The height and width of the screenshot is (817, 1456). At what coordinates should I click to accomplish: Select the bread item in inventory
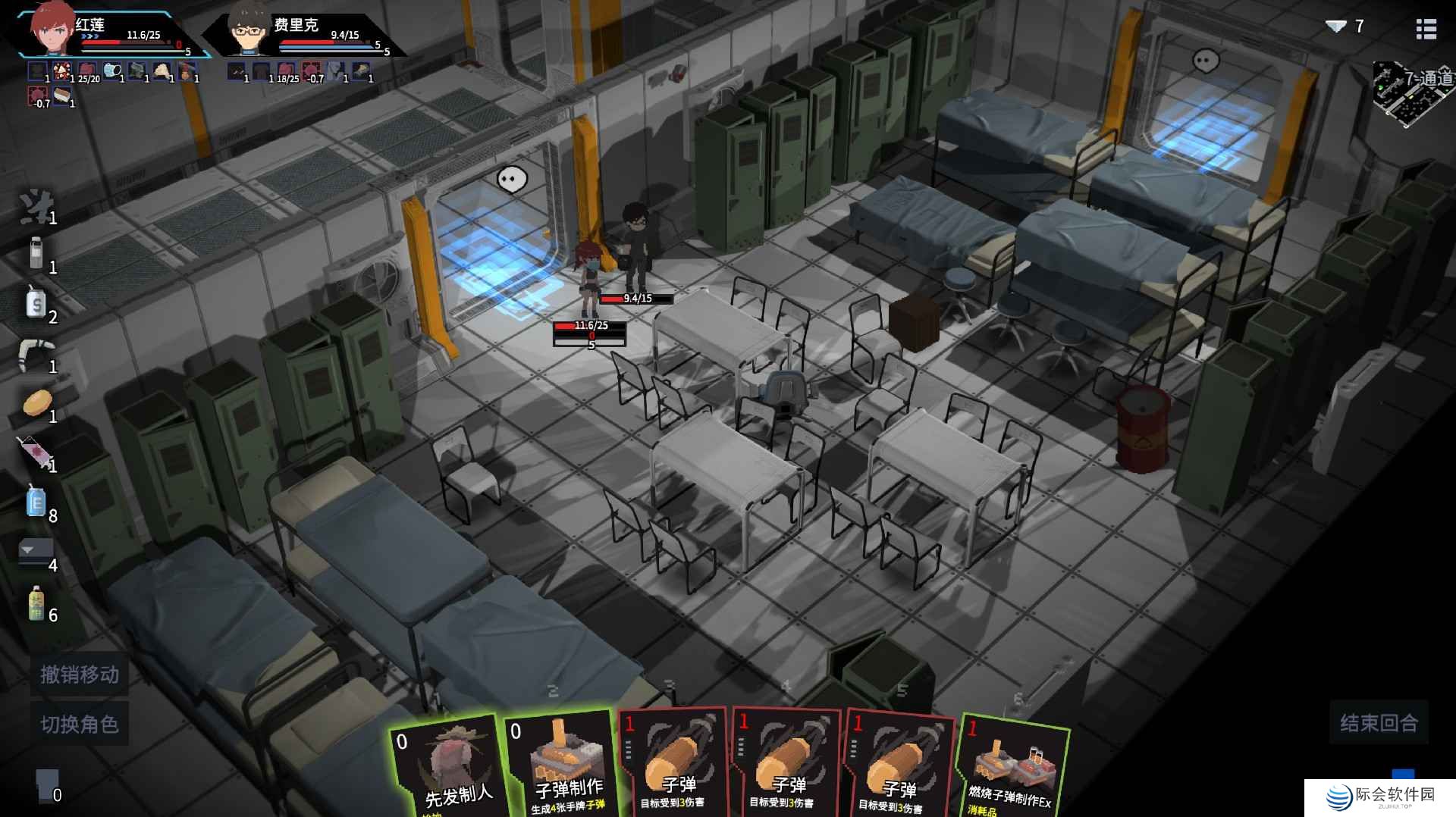(x=36, y=402)
